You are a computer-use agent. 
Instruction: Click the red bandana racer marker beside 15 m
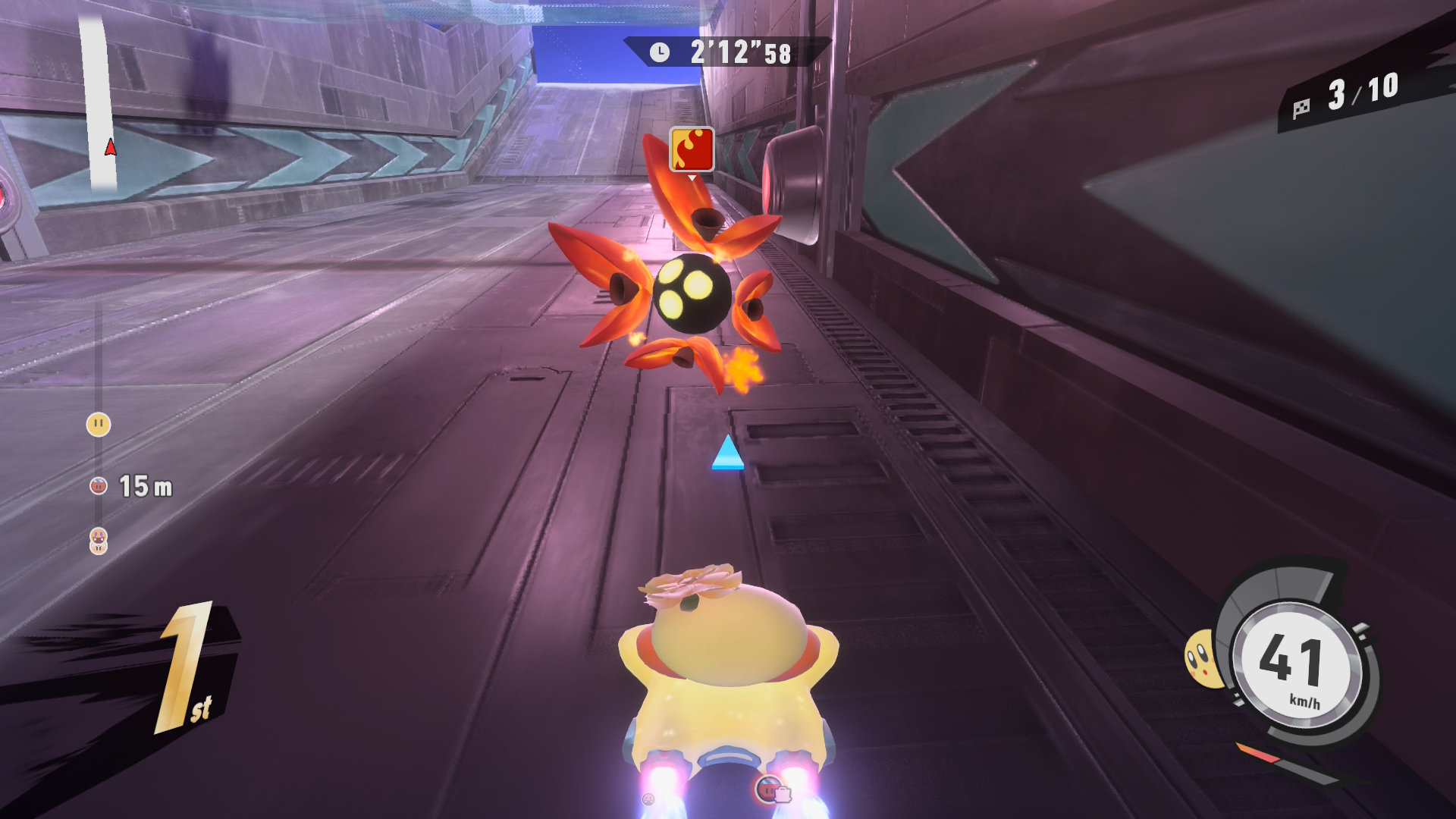point(99,486)
